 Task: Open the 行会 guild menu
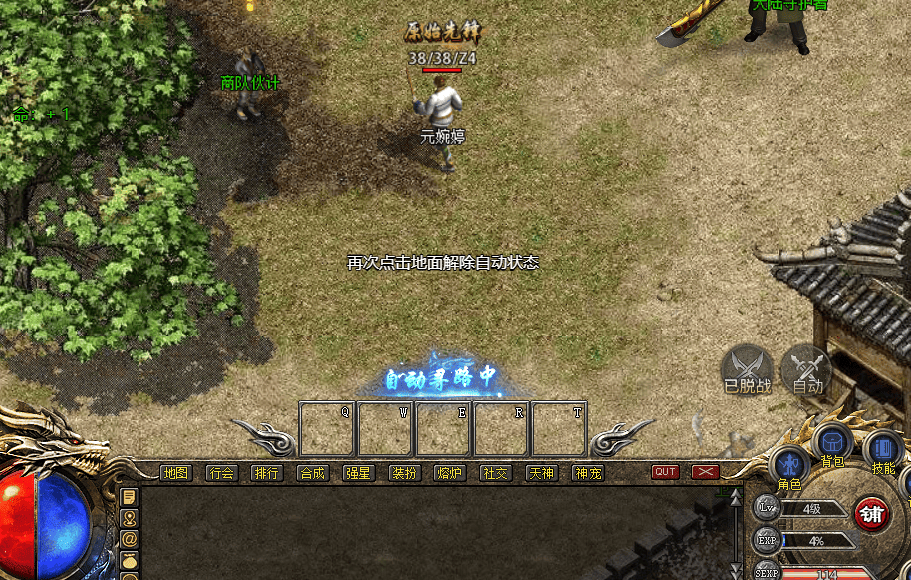[221, 473]
